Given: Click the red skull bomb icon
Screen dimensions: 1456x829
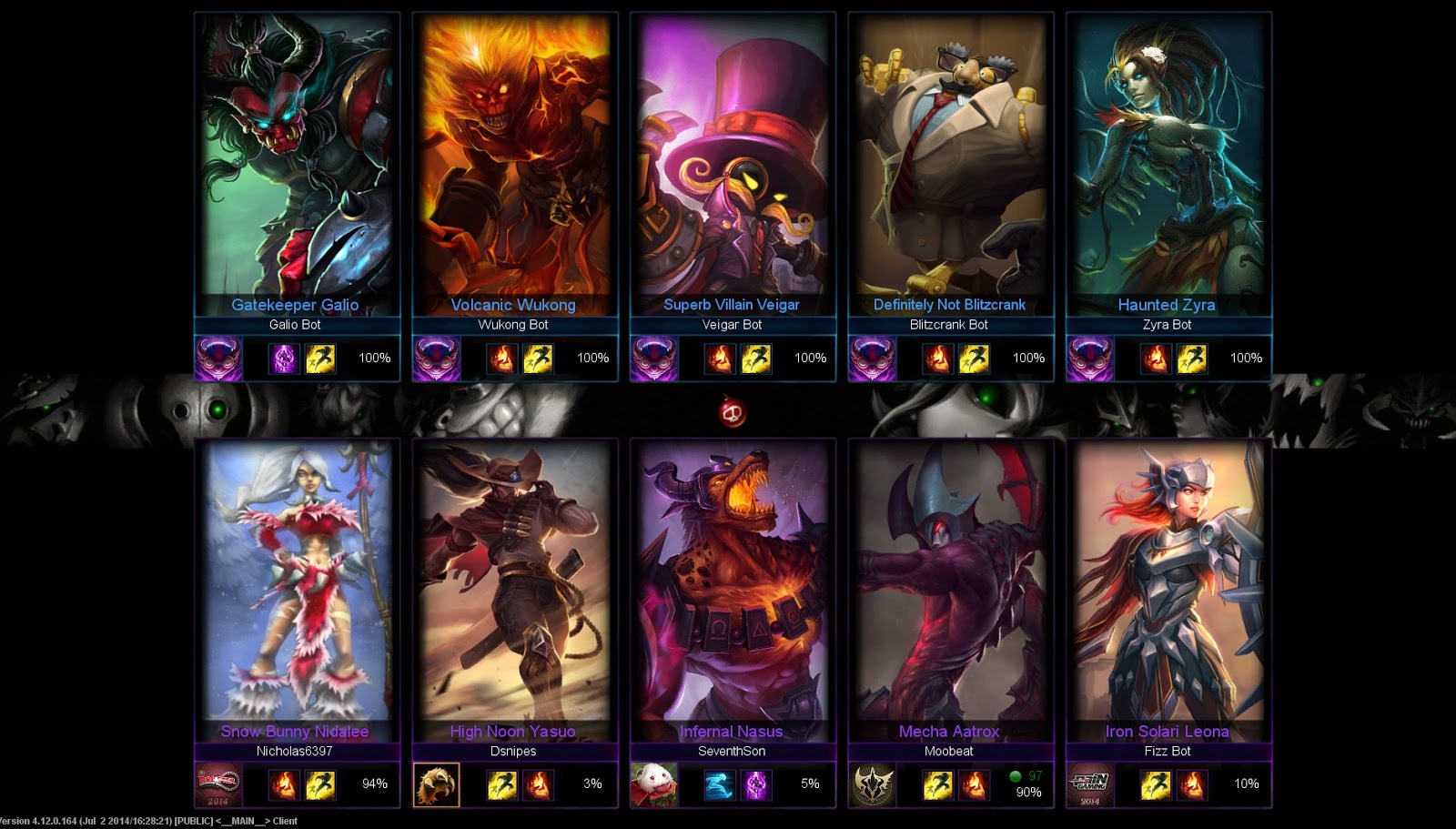Looking at the screenshot, I should 733,413.
